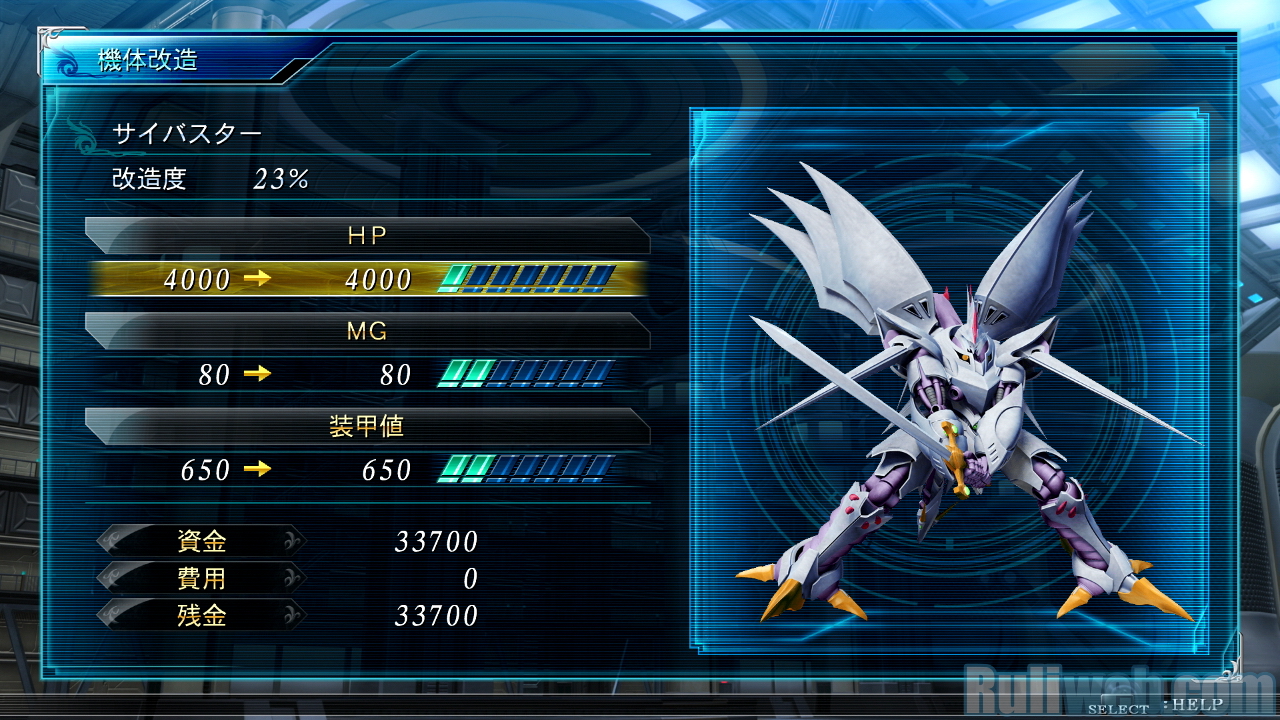The image size is (1280, 720).
Task: Click the サイバスター unit preview panel
Action: point(948,381)
